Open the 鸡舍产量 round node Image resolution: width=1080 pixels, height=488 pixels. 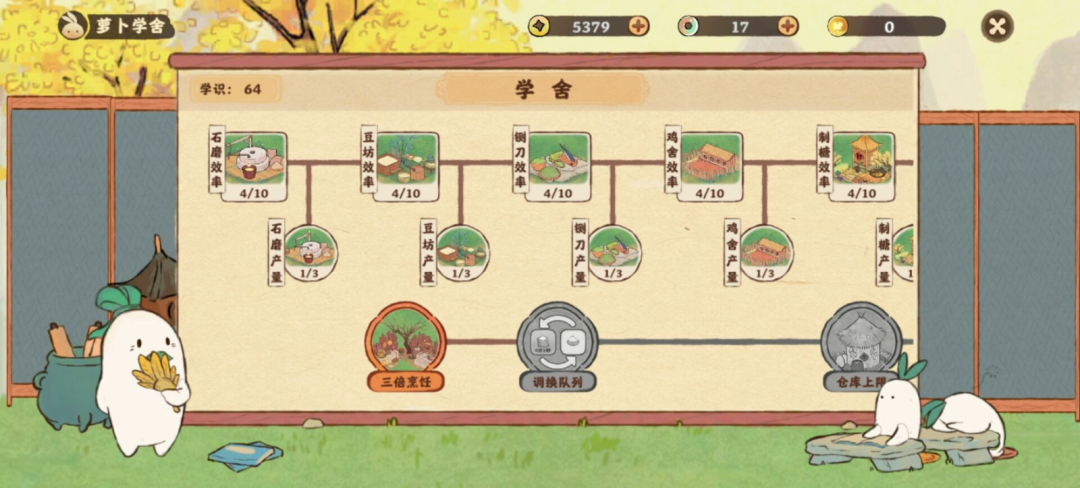[766, 252]
